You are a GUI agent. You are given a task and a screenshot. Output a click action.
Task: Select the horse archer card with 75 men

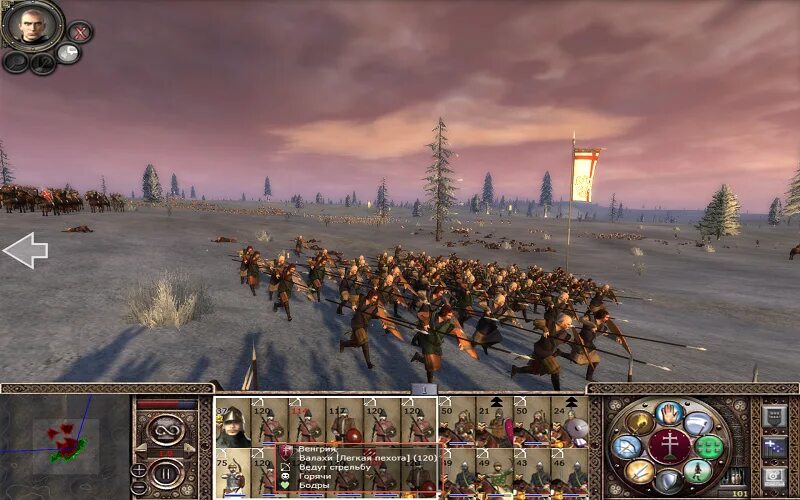(233, 472)
